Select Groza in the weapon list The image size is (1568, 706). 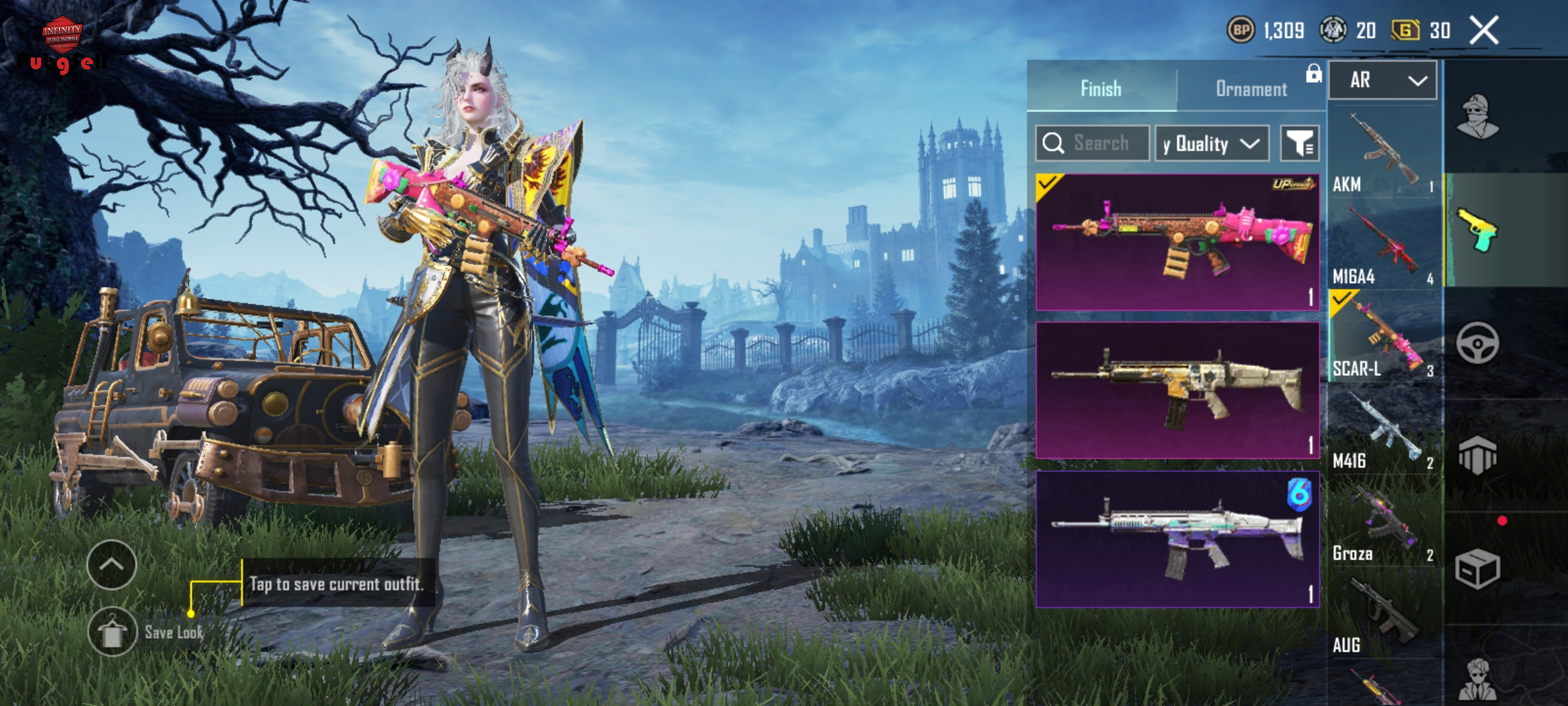[x=1384, y=523]
